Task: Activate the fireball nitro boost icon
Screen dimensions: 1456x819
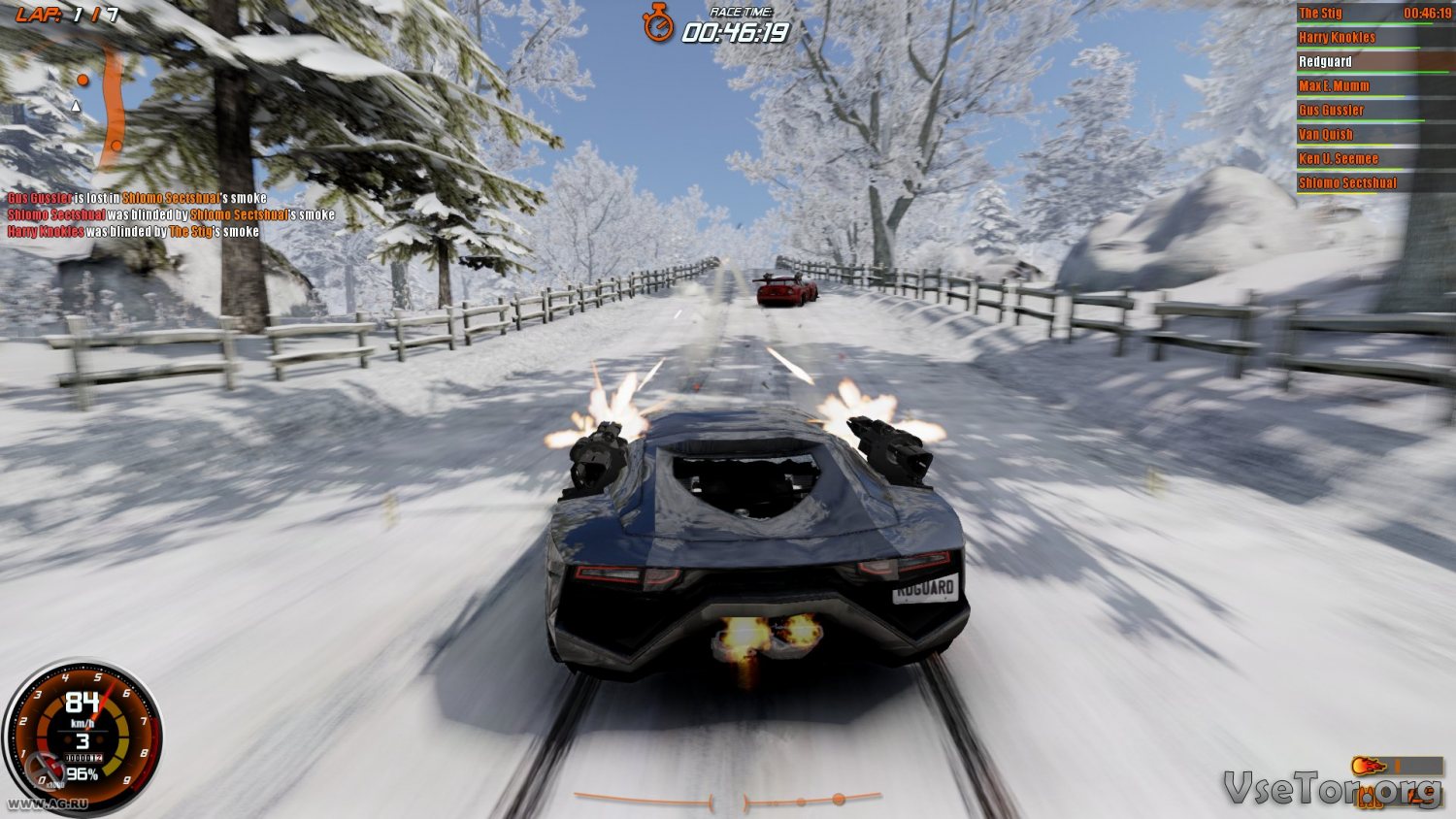Action: pos(1369,767)
